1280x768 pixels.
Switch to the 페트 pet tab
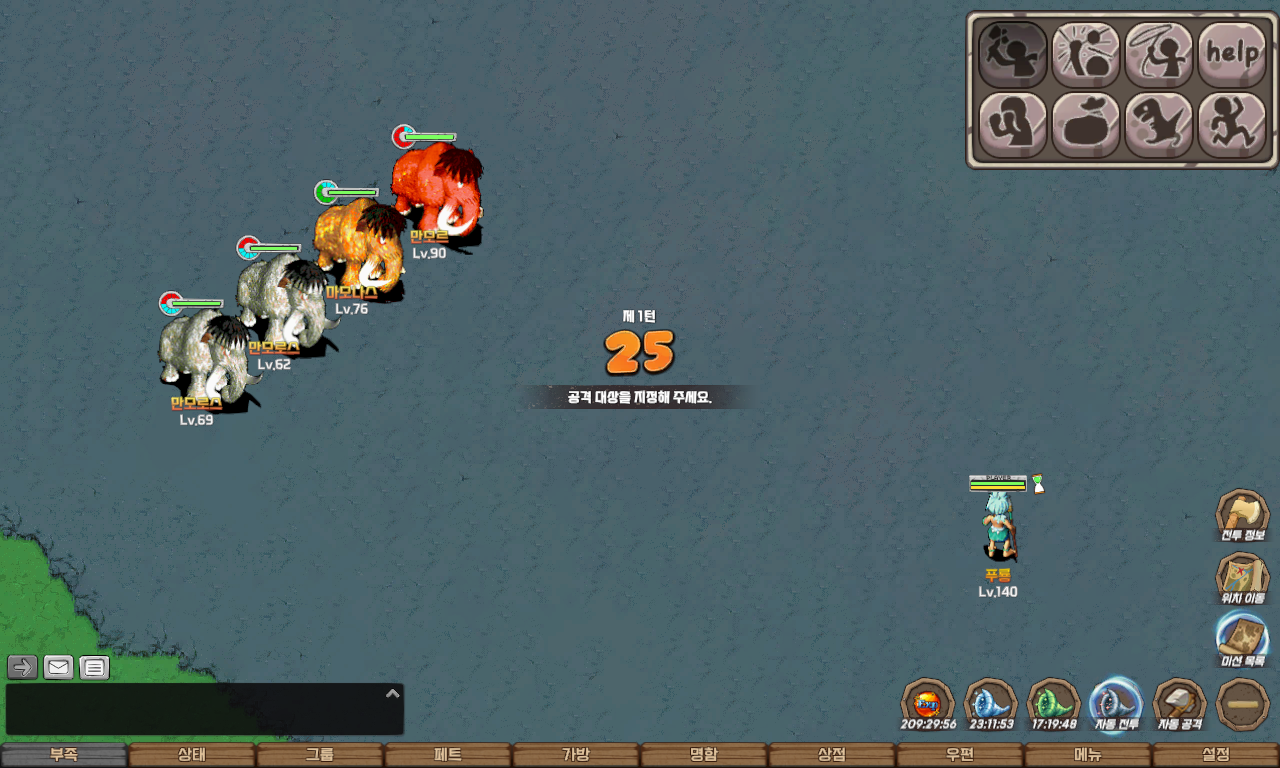[448, 755]
